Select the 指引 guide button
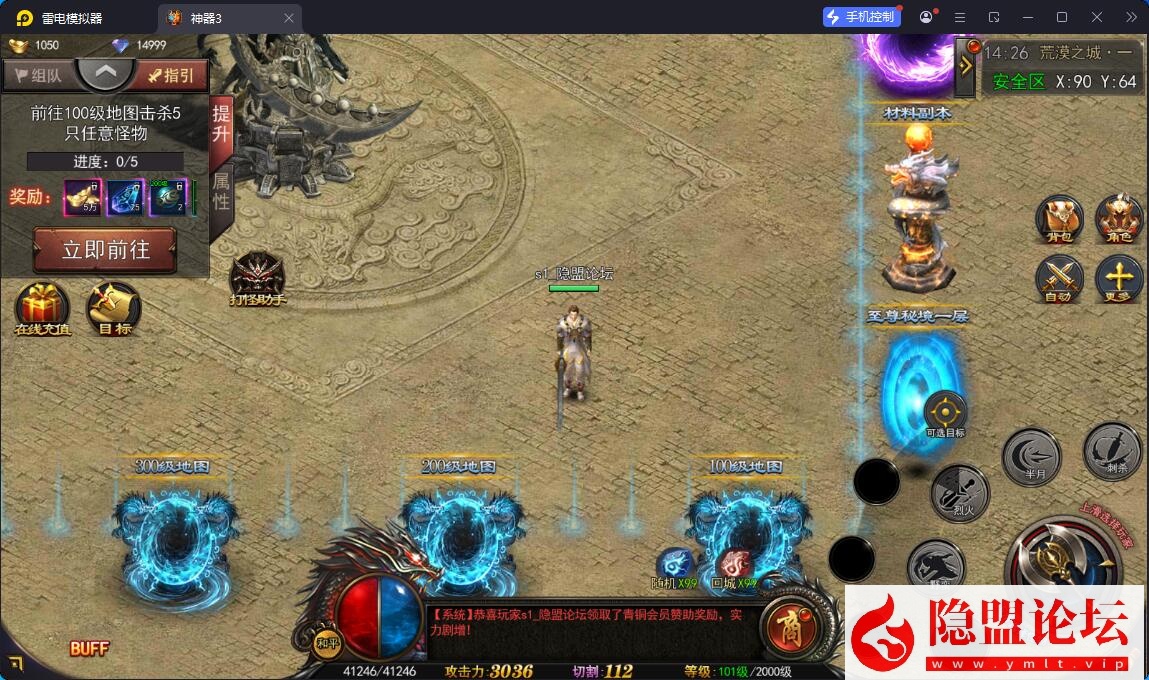This screenshot has width=1149, height=680. pyautogui.click(x=171, y=75)
